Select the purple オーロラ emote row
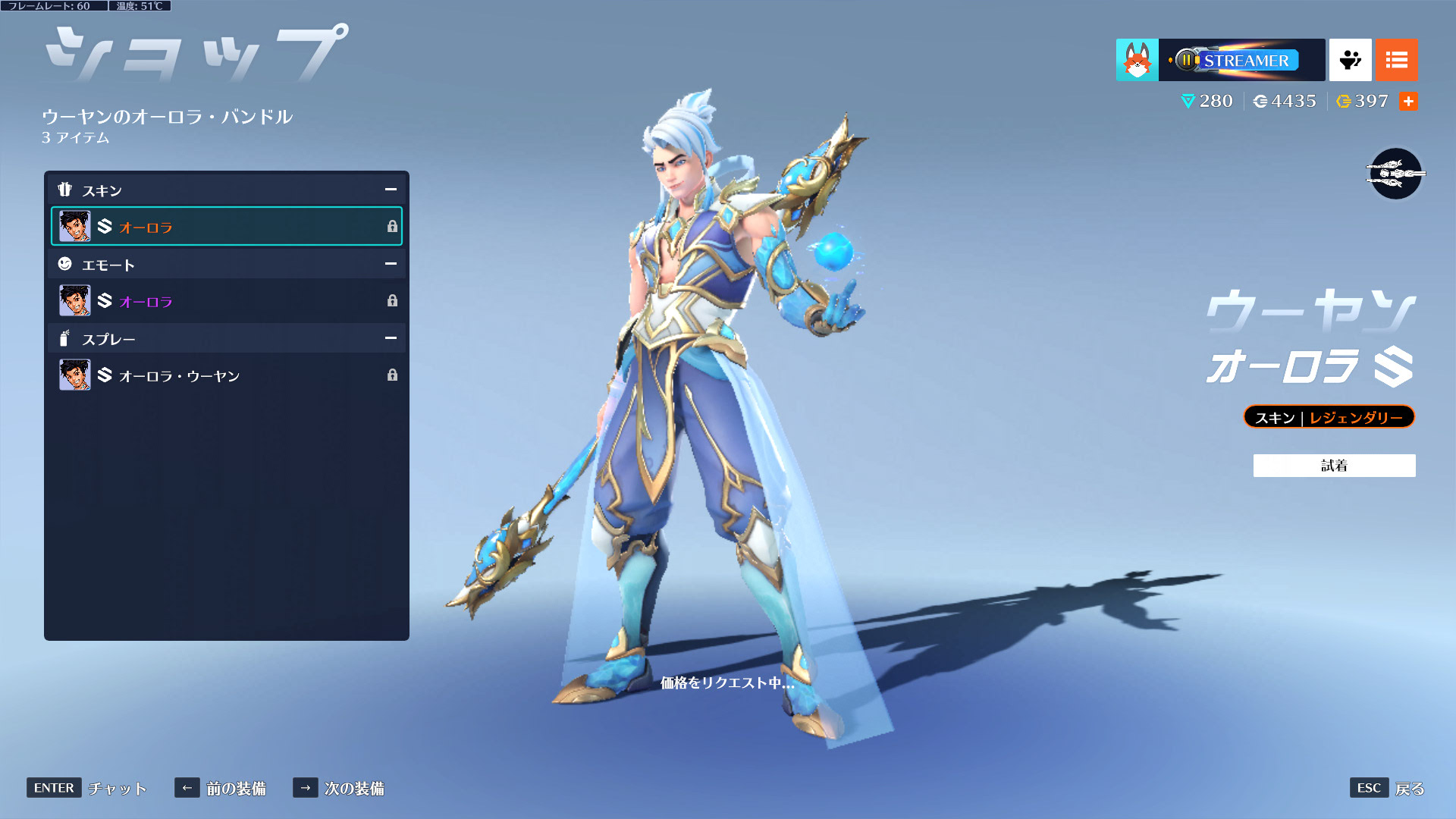 (x=226, y=301)
